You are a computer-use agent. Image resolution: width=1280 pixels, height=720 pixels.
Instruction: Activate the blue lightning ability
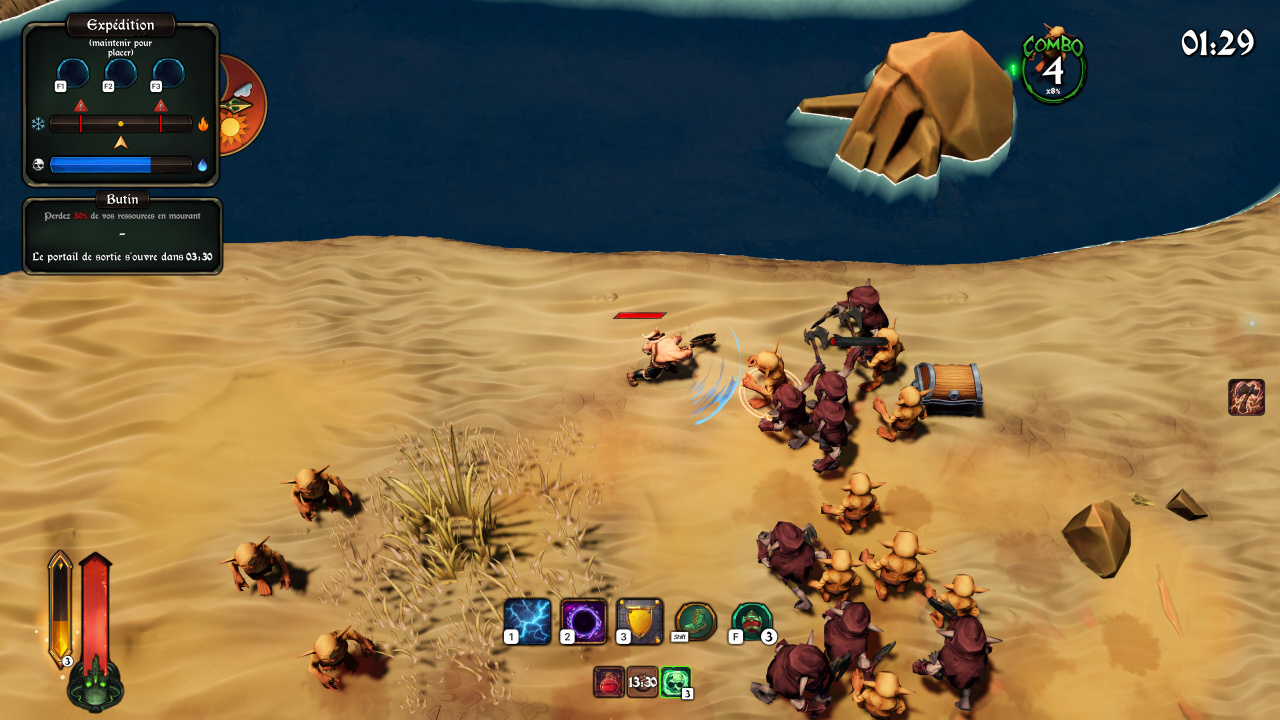click(527, 621)
